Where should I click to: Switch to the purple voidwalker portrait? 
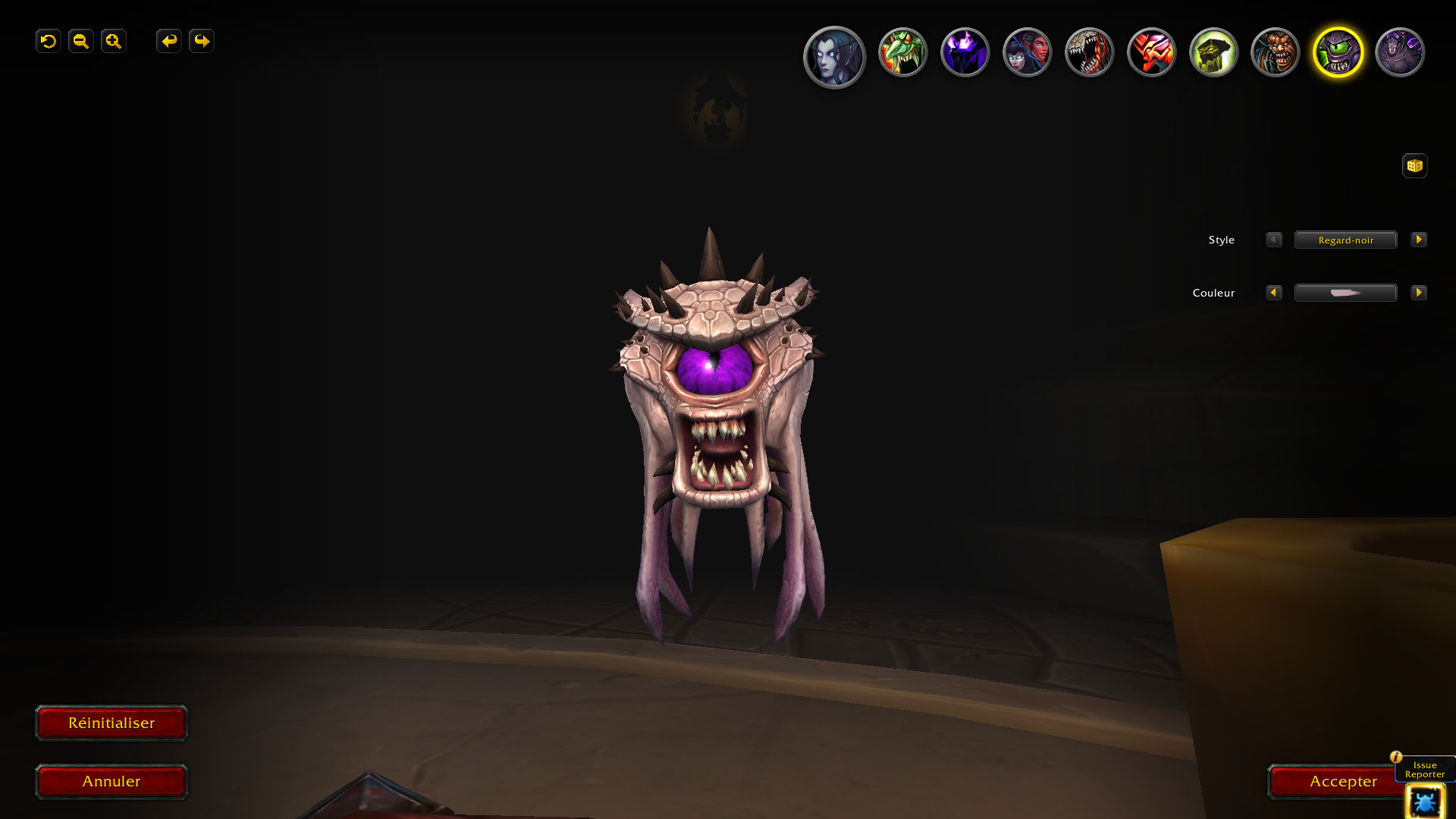(965, 52)
